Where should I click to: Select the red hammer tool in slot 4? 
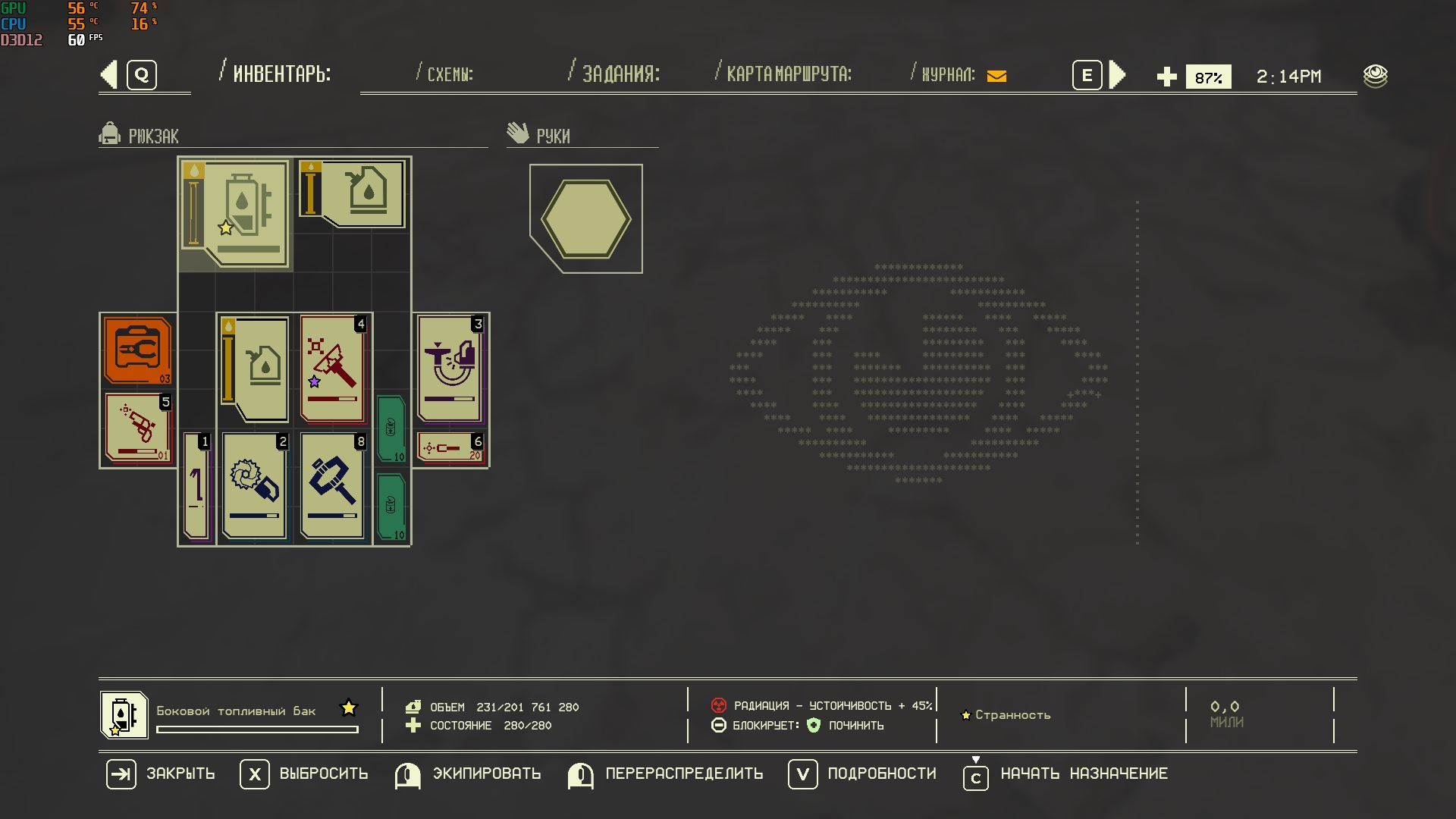pos(332,369)
